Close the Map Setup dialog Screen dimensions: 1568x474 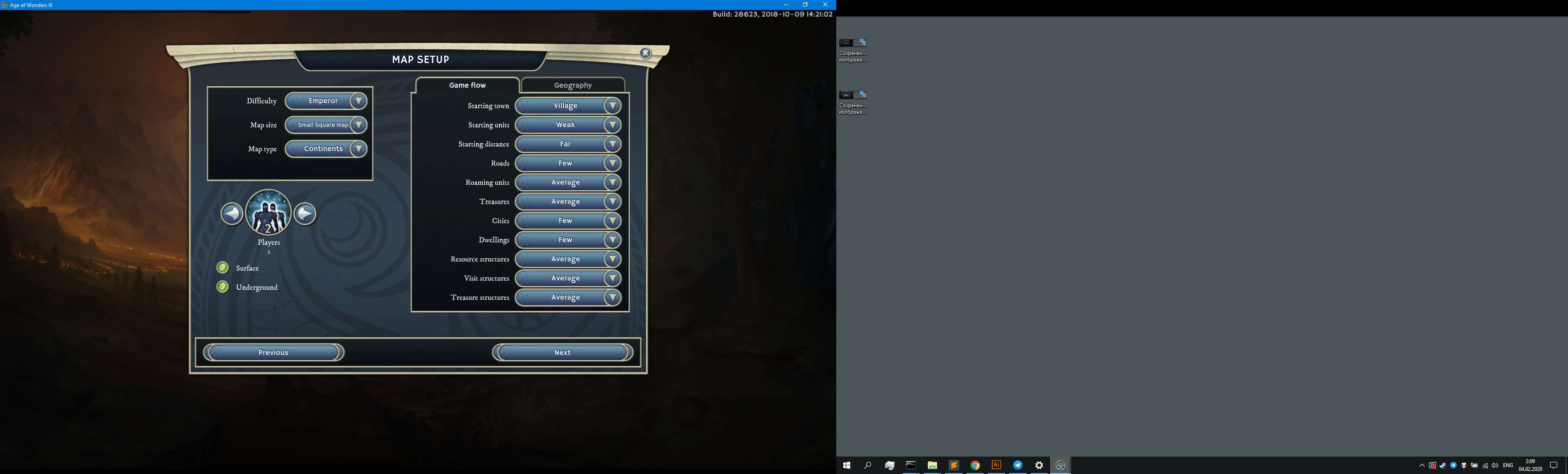(x=646, y=54)
